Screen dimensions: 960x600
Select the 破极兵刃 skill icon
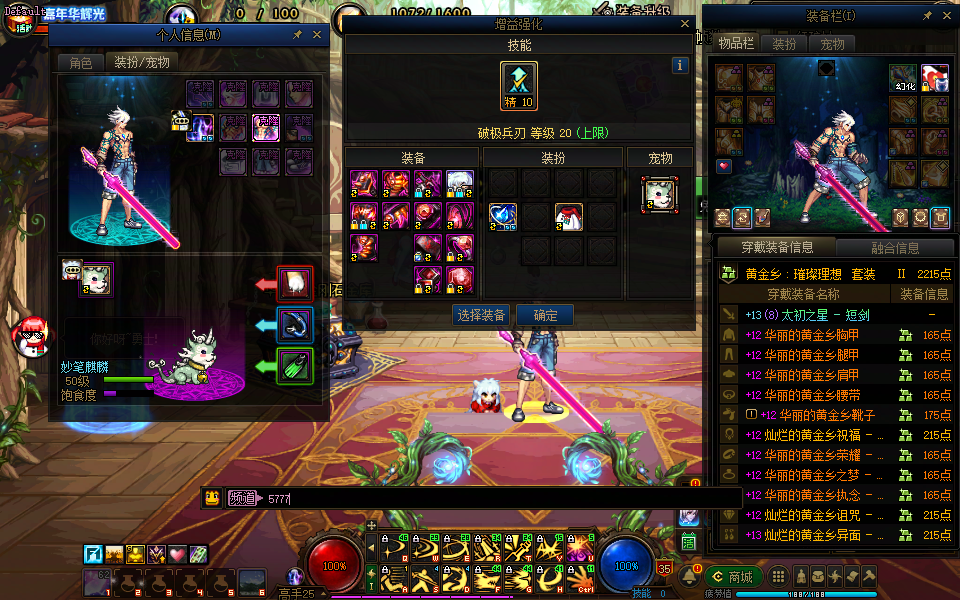point(519,86)
